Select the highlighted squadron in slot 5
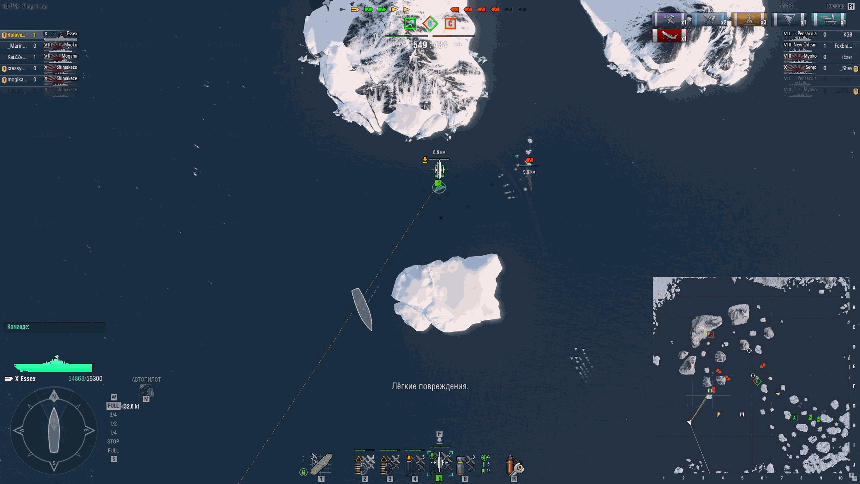860x484 pixels. click(x=440, y=462)
